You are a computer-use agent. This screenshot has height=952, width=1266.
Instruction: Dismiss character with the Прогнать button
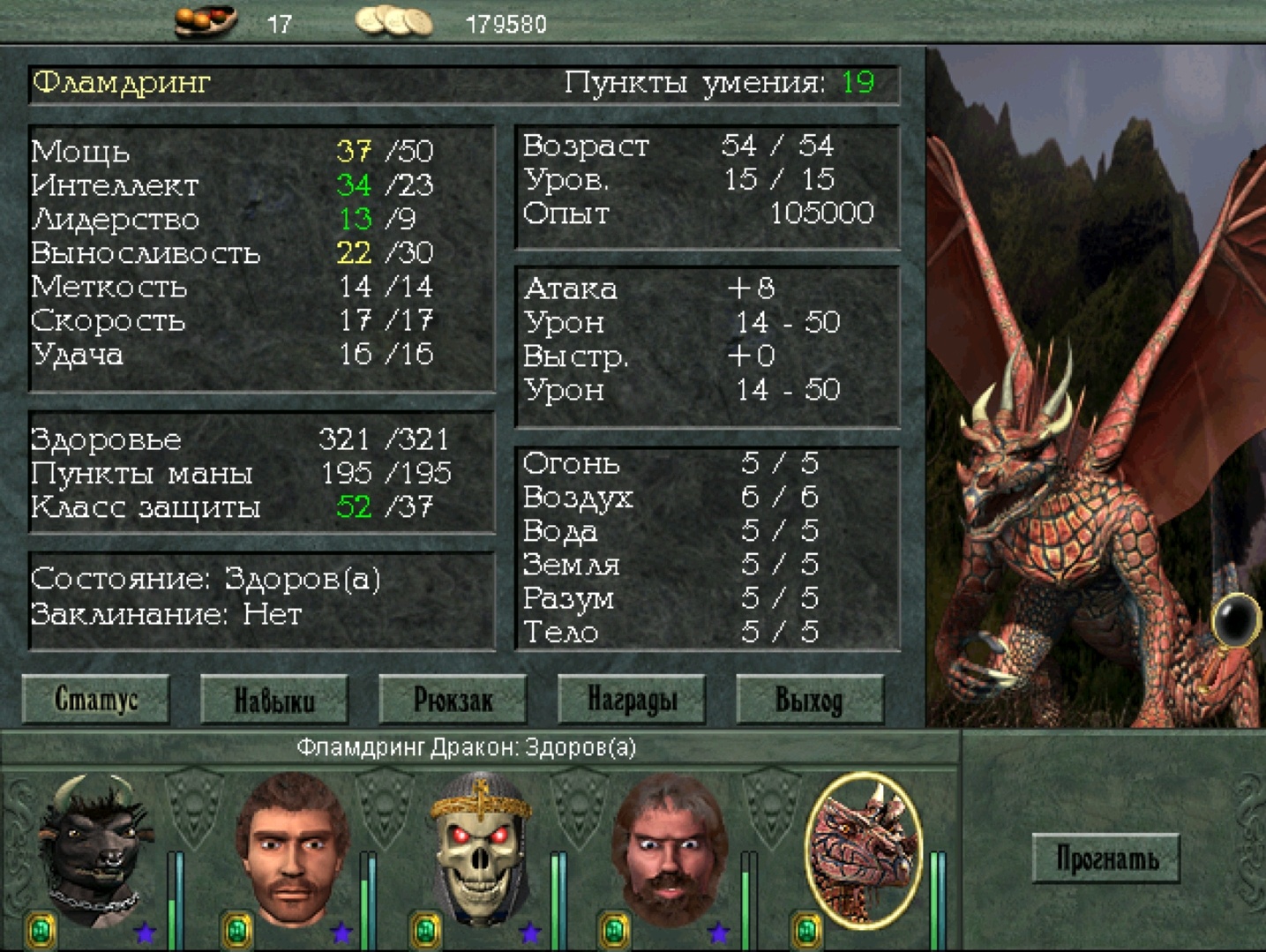point(1106,858)
